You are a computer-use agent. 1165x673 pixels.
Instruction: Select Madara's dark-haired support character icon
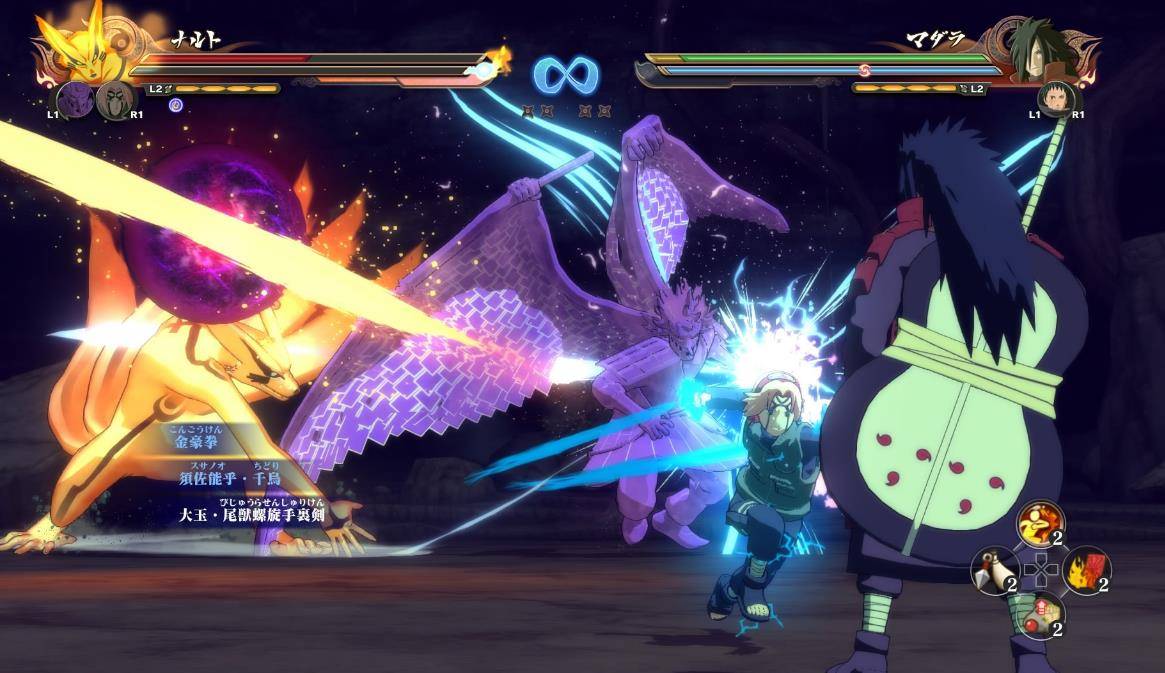(x=1055, y=98)
